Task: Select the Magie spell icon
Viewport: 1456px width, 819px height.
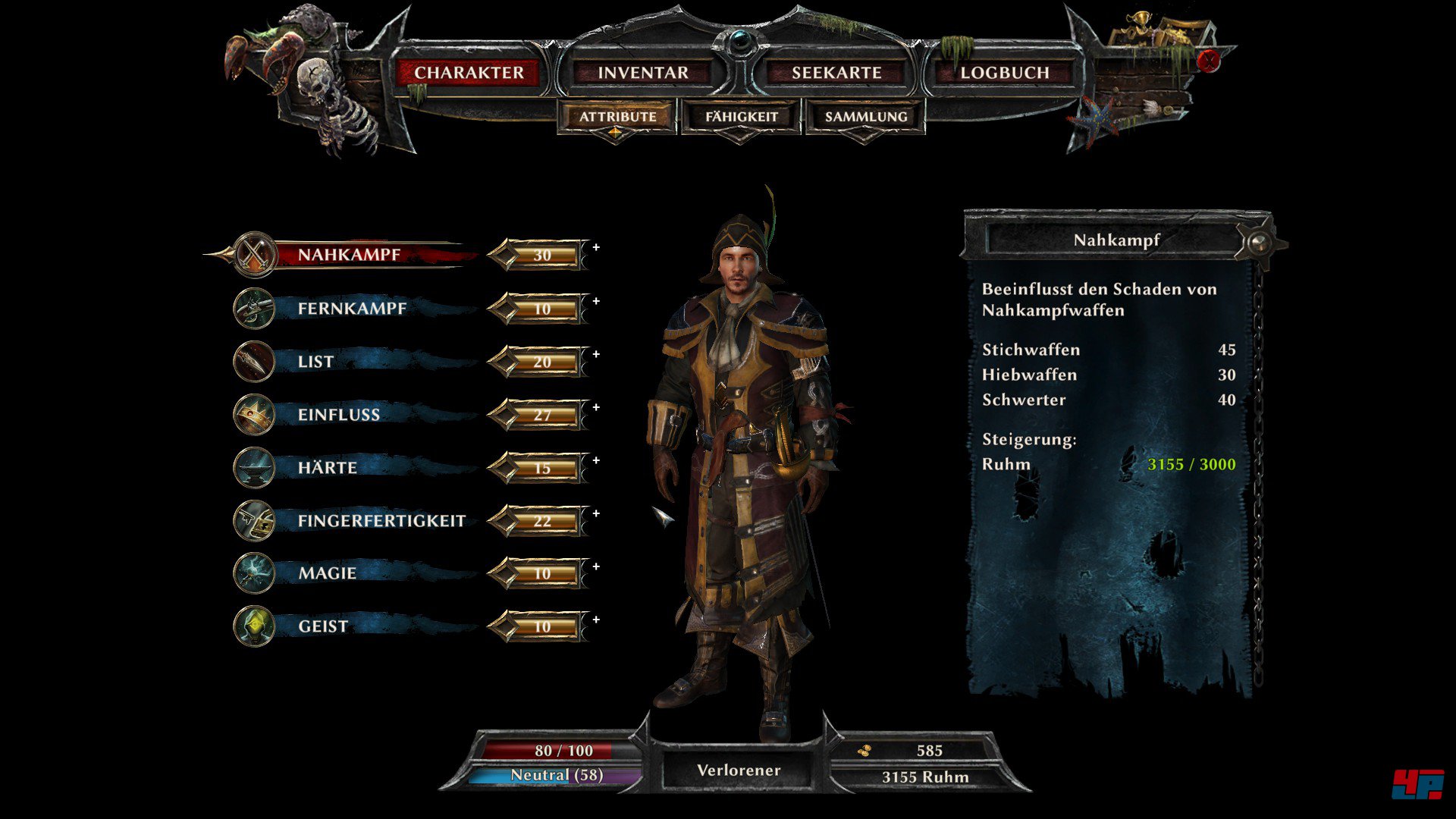Action: pyautogui.click(x=253, y=573)
